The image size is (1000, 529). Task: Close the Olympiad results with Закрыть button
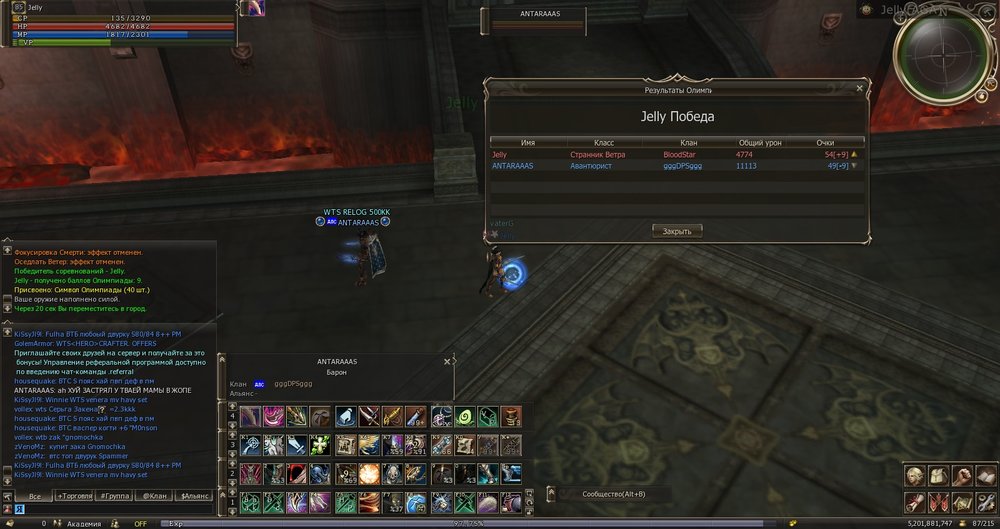(677, 231)
